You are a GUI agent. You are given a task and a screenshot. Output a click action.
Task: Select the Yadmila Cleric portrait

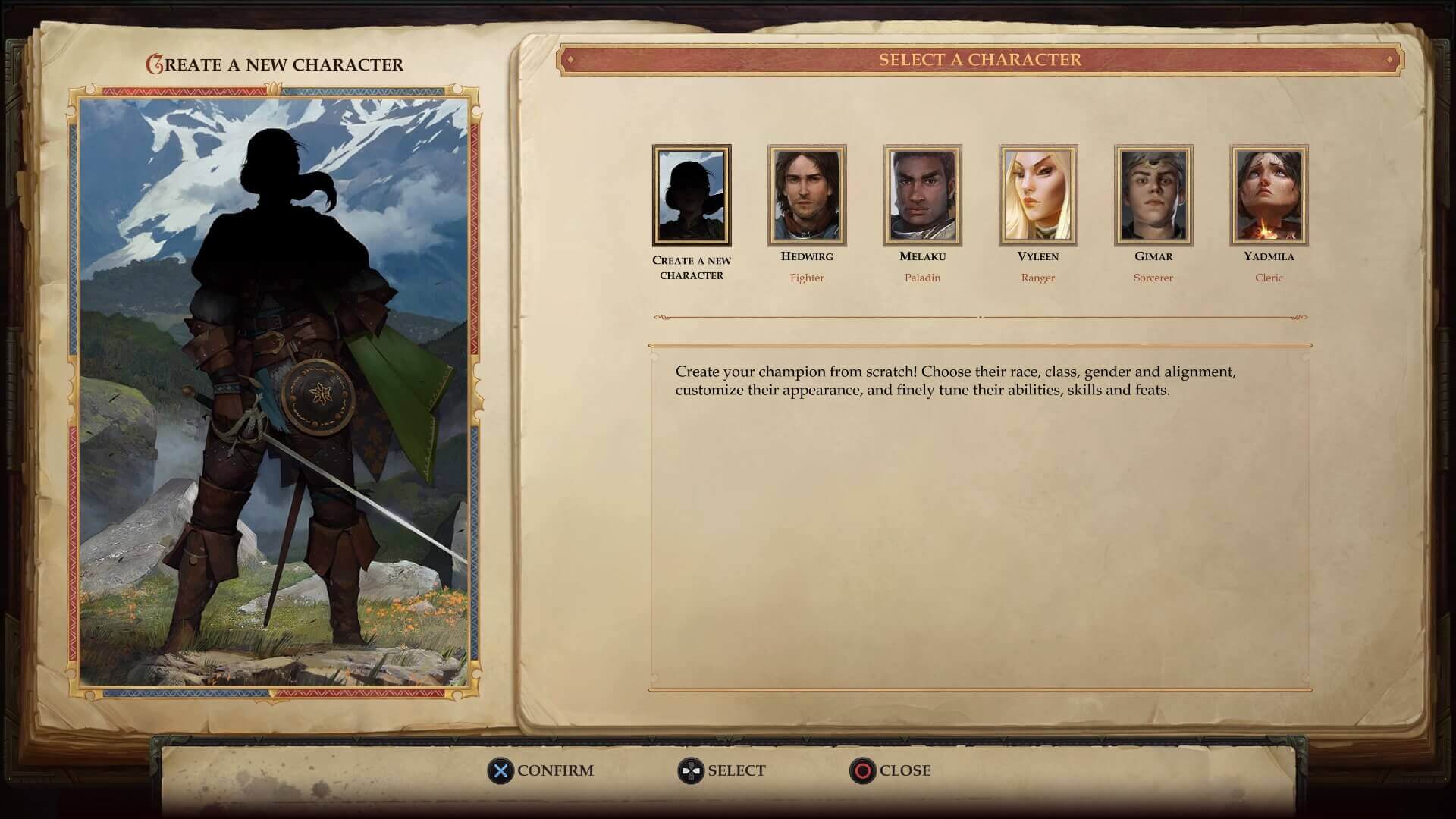[1269, 195]
